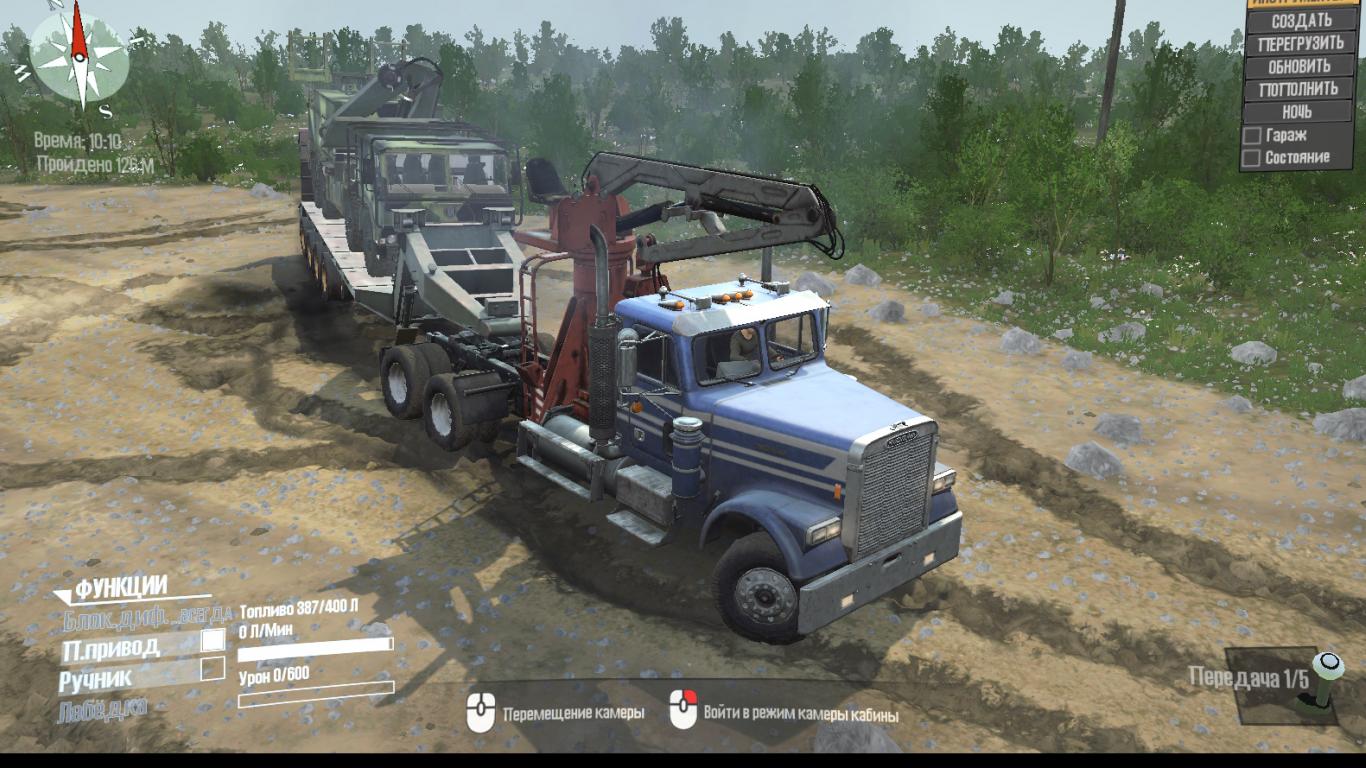Click the СОЗДАТЬ button

1301,21
